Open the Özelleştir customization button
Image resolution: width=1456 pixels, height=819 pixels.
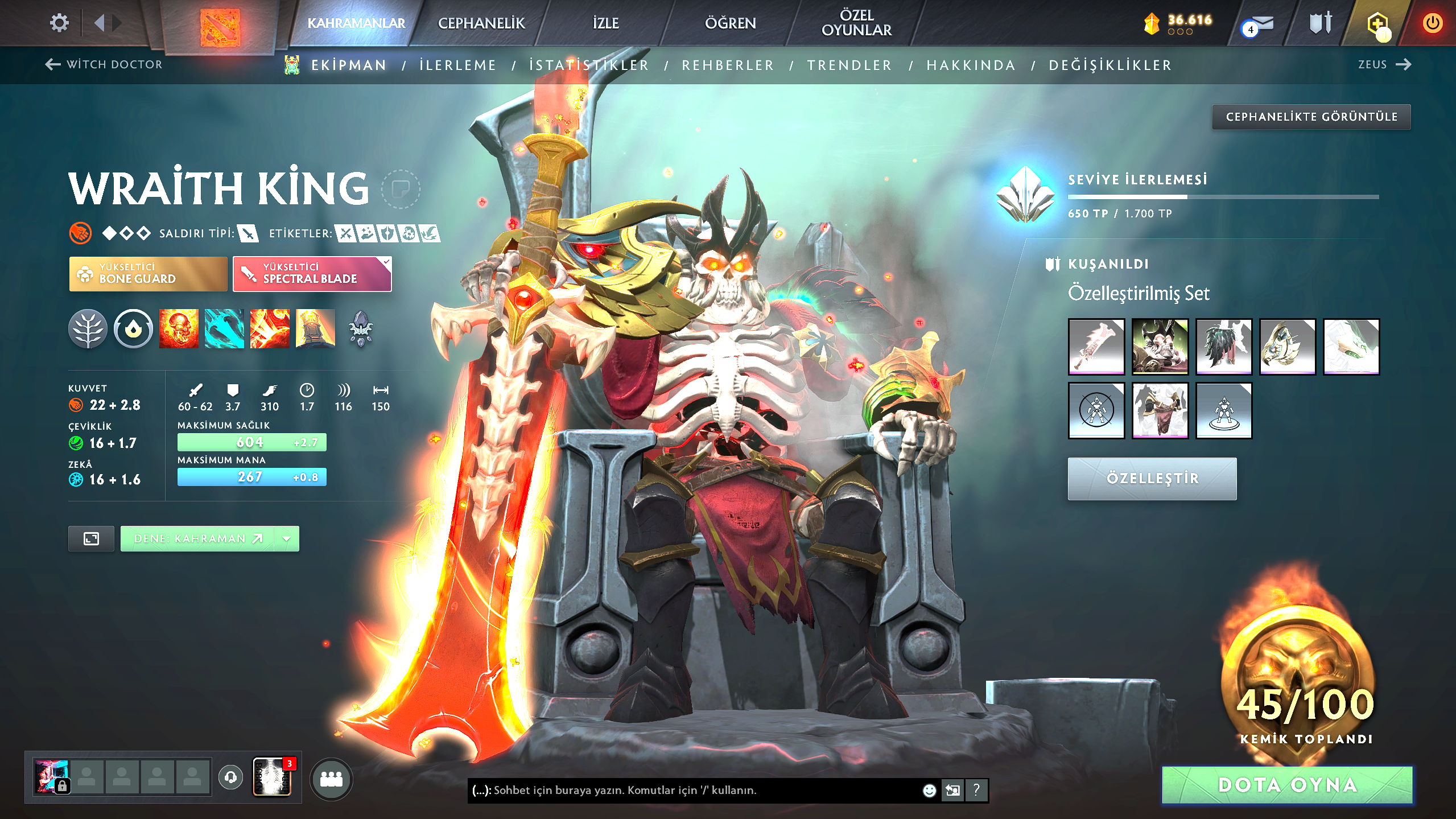(x=1152, y=479)
